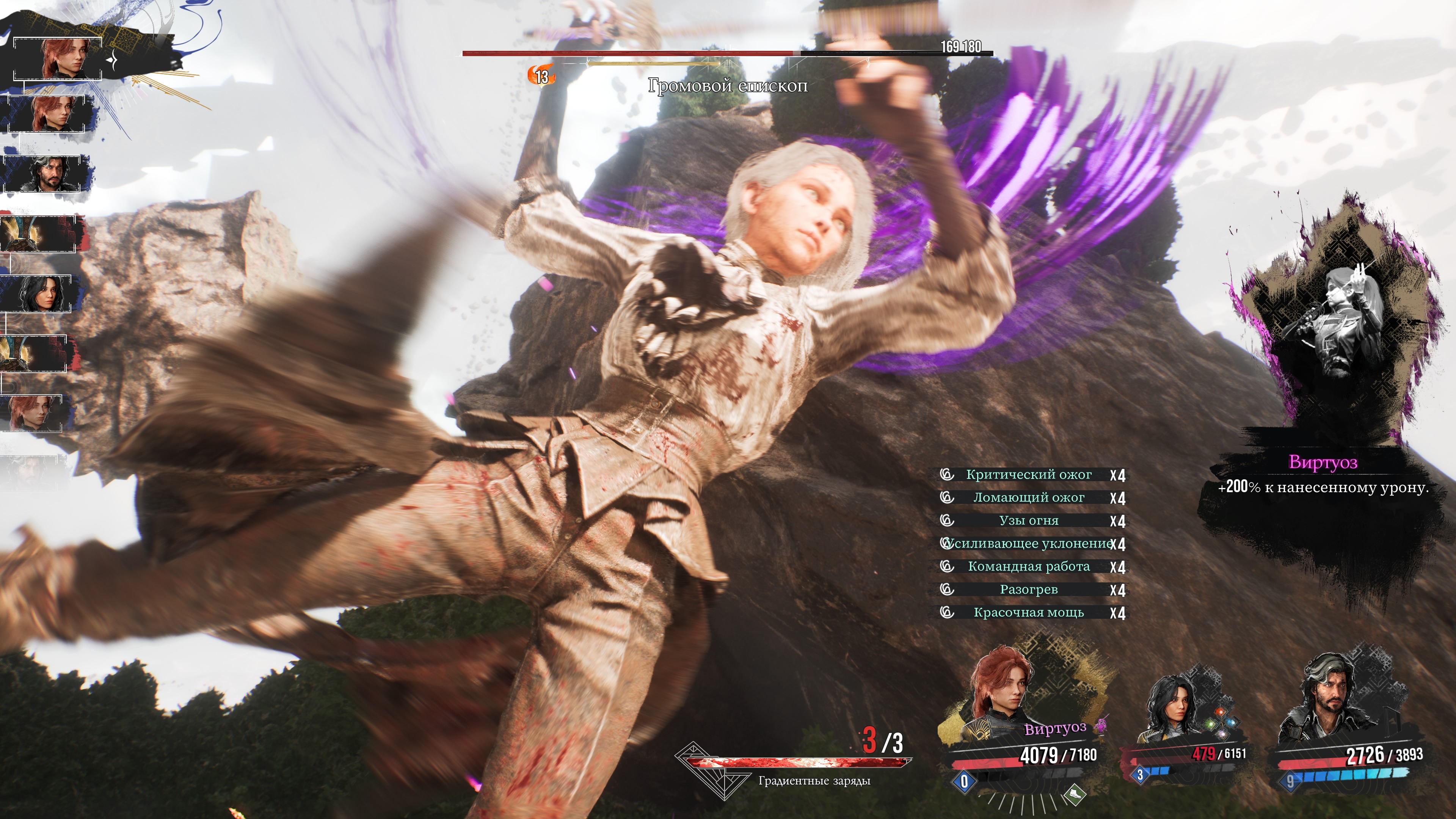Viewport: 1456px width, 819px height.
Task: Click the Командная работа effect row
Action: [1029, 567]
